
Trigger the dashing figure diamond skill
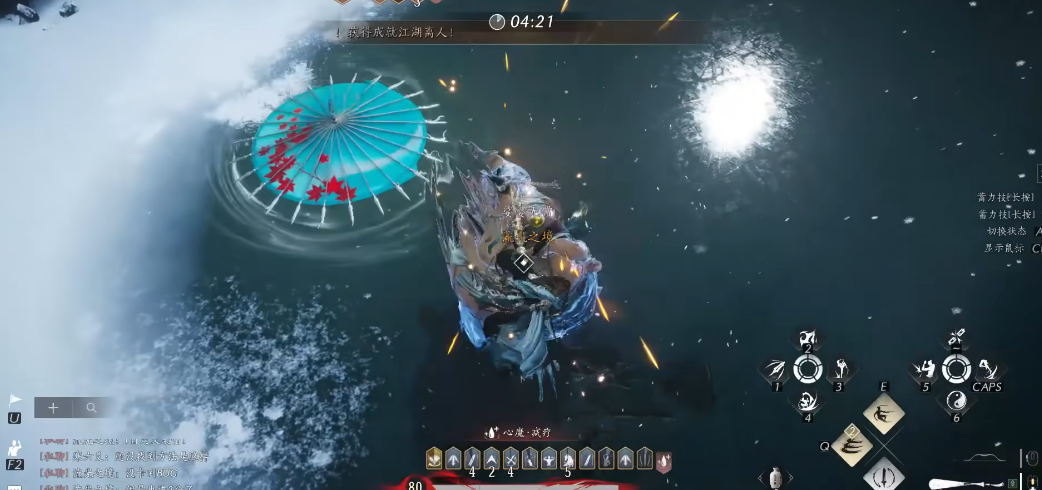[884, 413]
